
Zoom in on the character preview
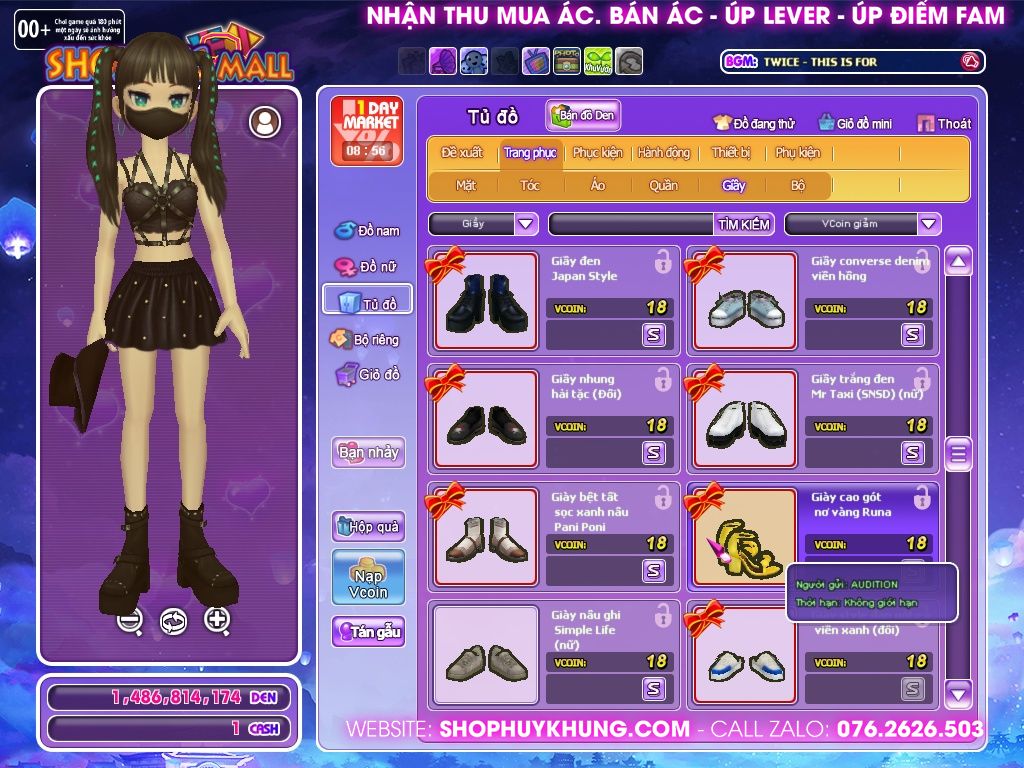(217, 620)
